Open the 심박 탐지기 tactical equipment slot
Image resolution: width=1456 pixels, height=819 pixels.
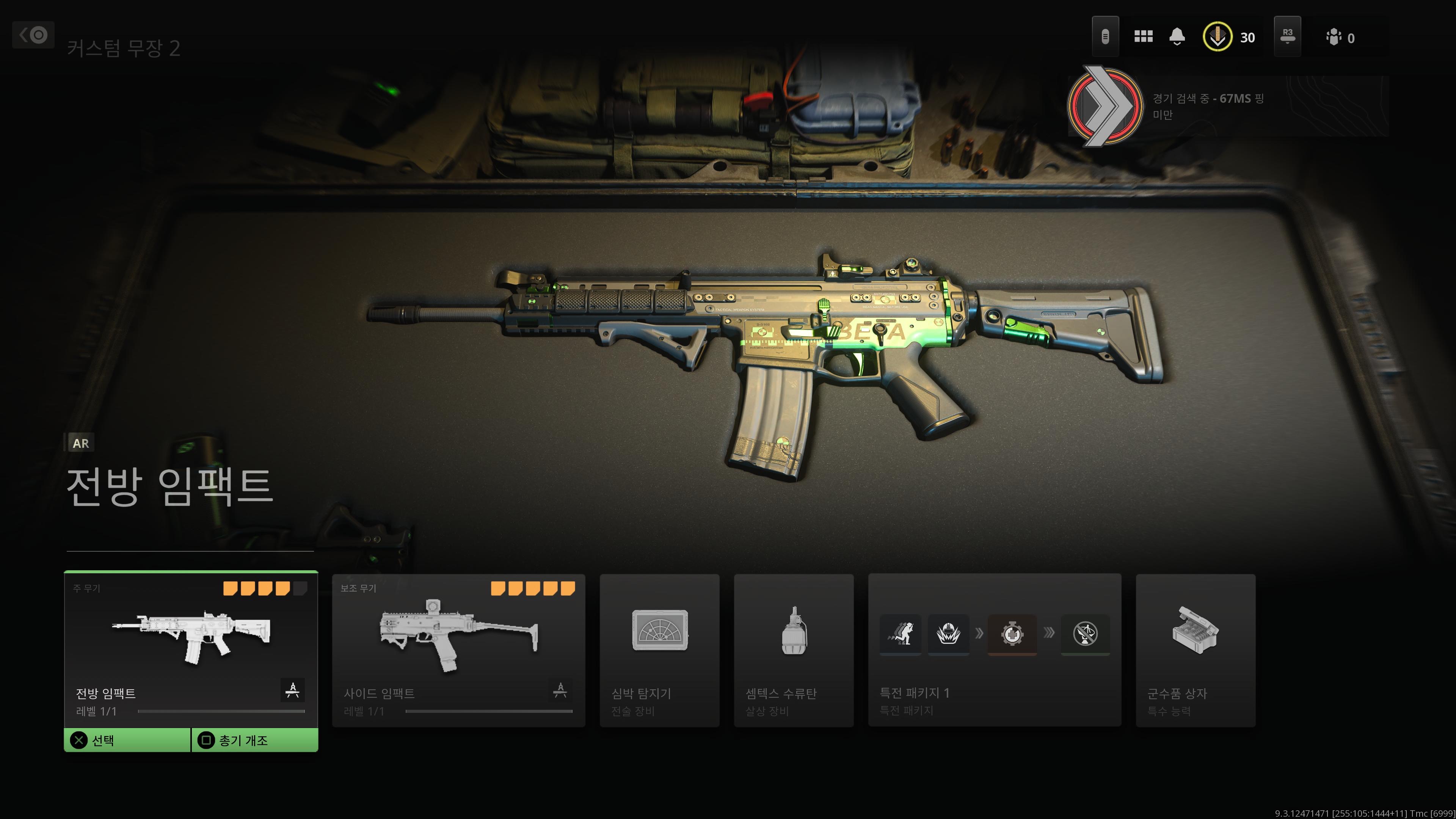coord(659,650)
